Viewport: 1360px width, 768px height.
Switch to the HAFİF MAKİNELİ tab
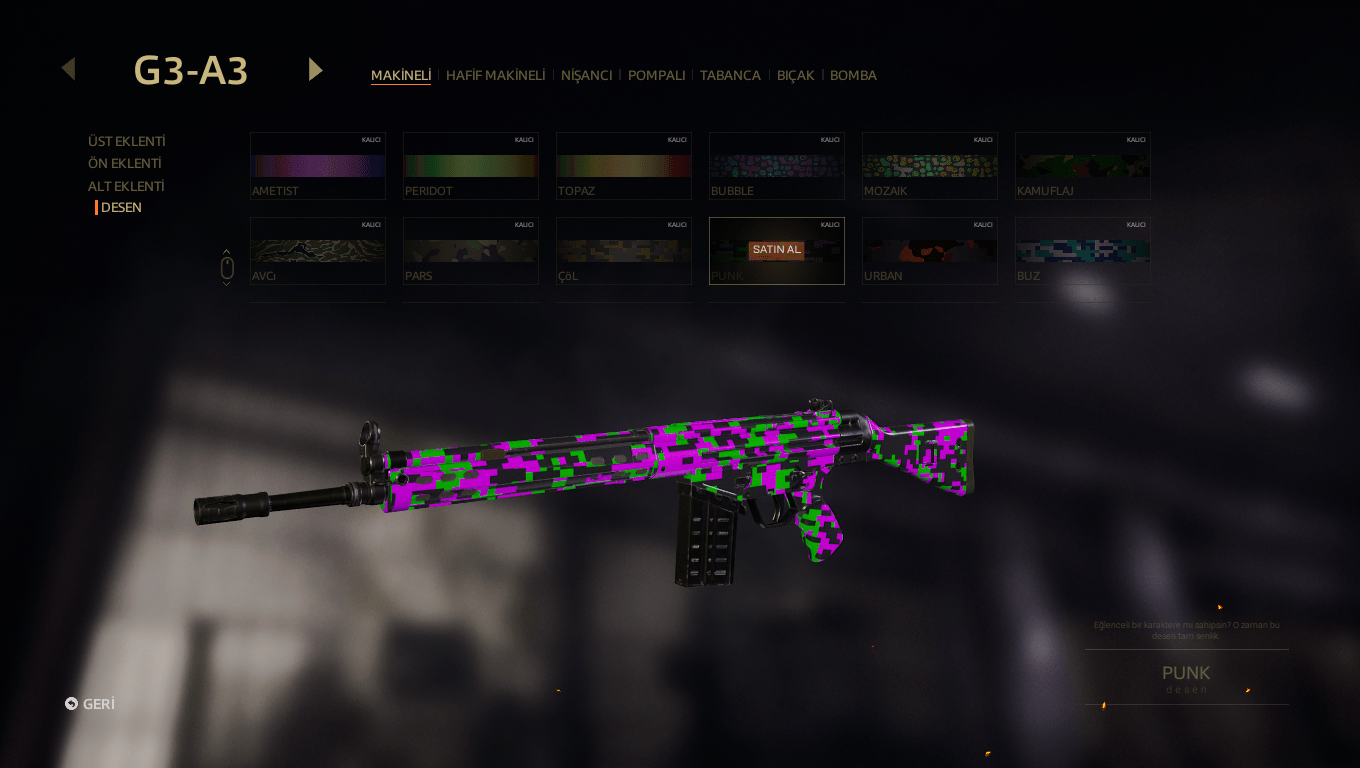point(495,76)
